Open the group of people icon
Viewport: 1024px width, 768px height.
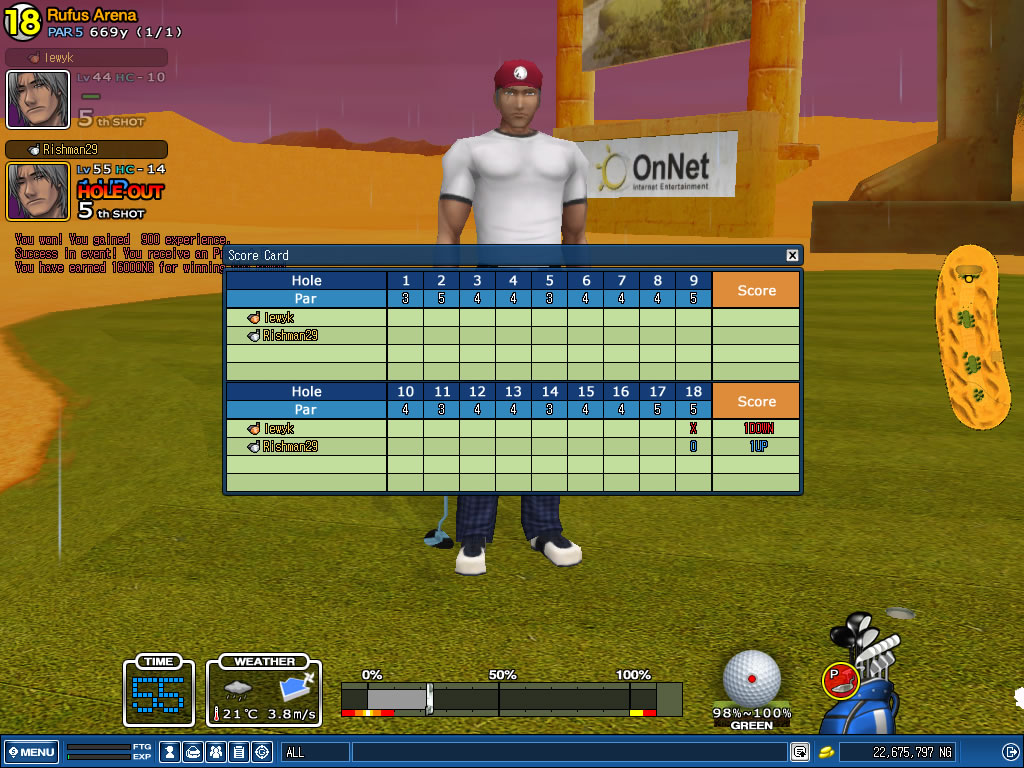coord(216,752)
